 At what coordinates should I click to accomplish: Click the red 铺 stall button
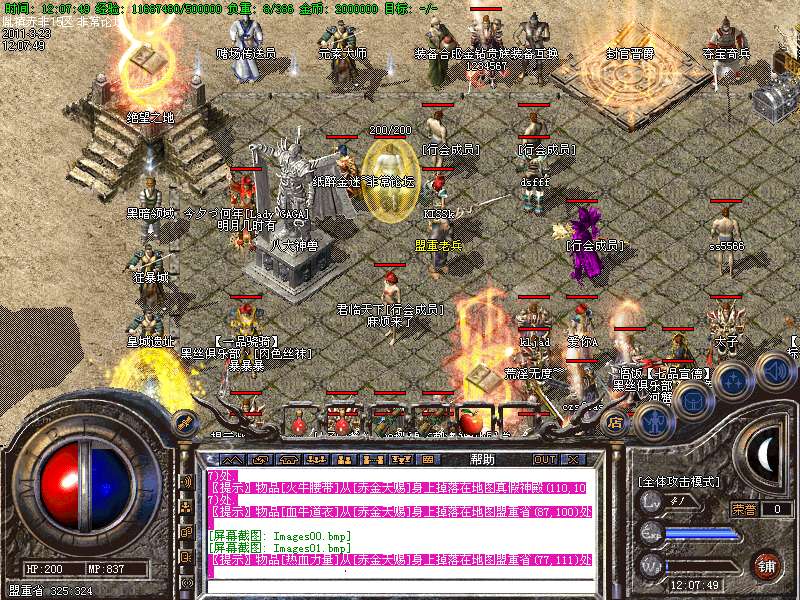tap(767, 565)
